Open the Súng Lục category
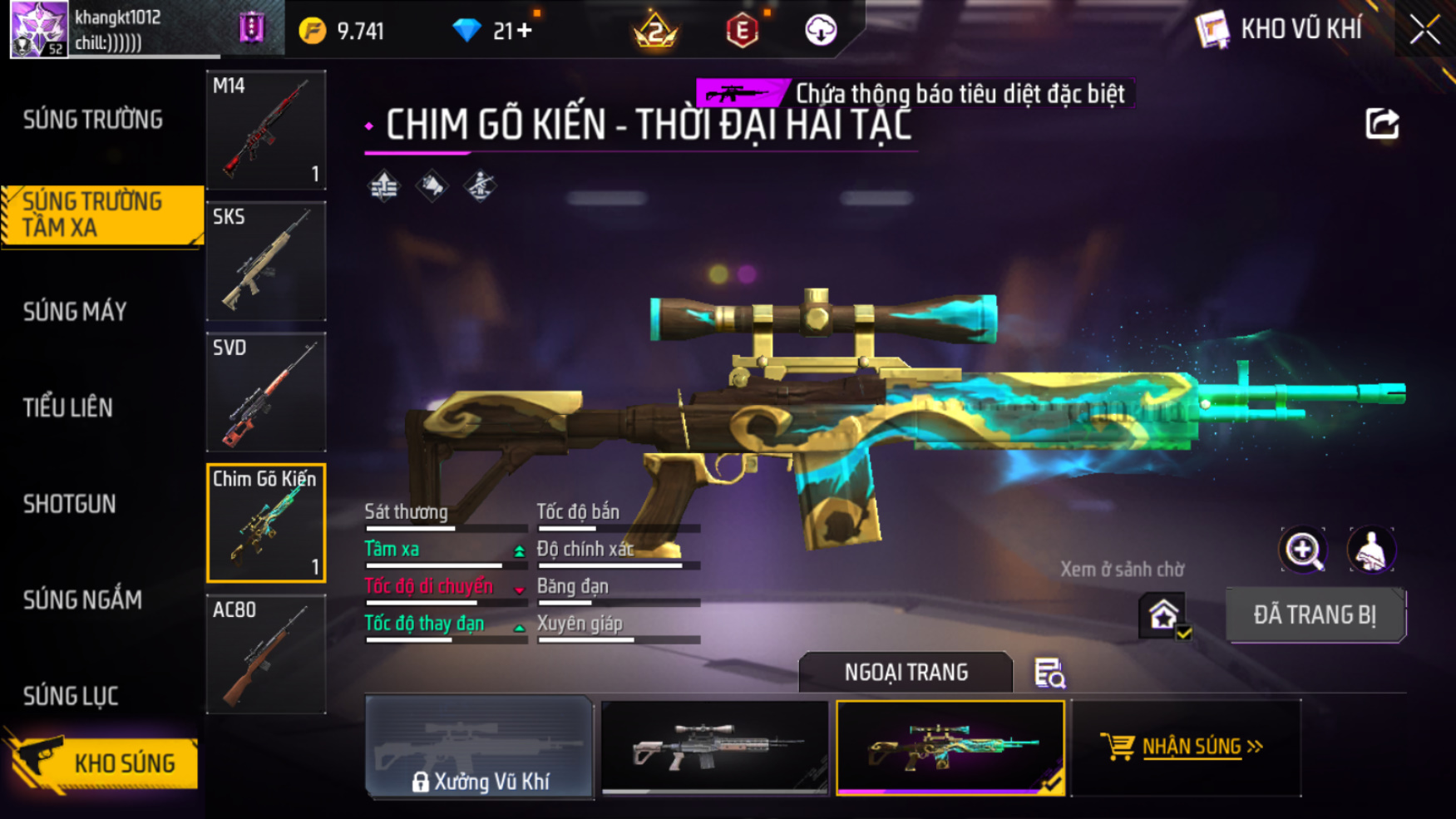The width and height of the screenshot is (1456, 819). (71, 696)
